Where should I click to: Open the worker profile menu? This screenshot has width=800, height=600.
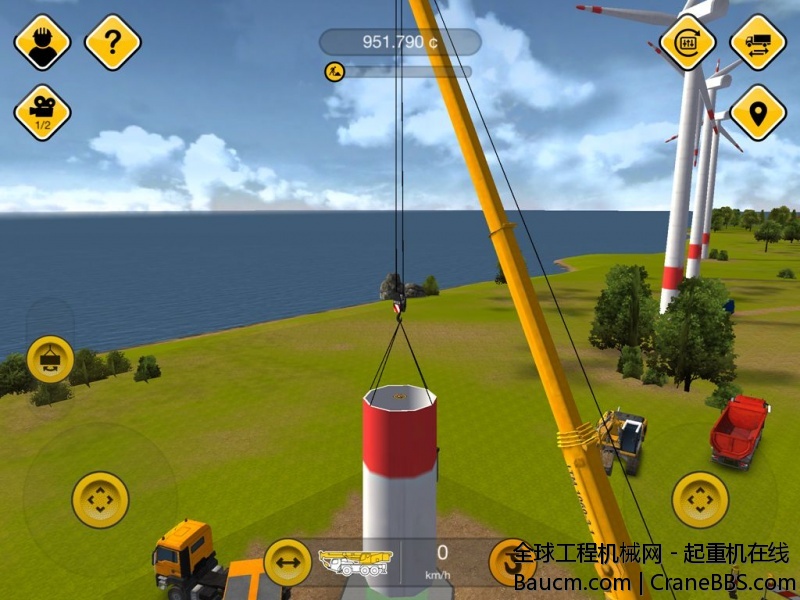[42, 42]
